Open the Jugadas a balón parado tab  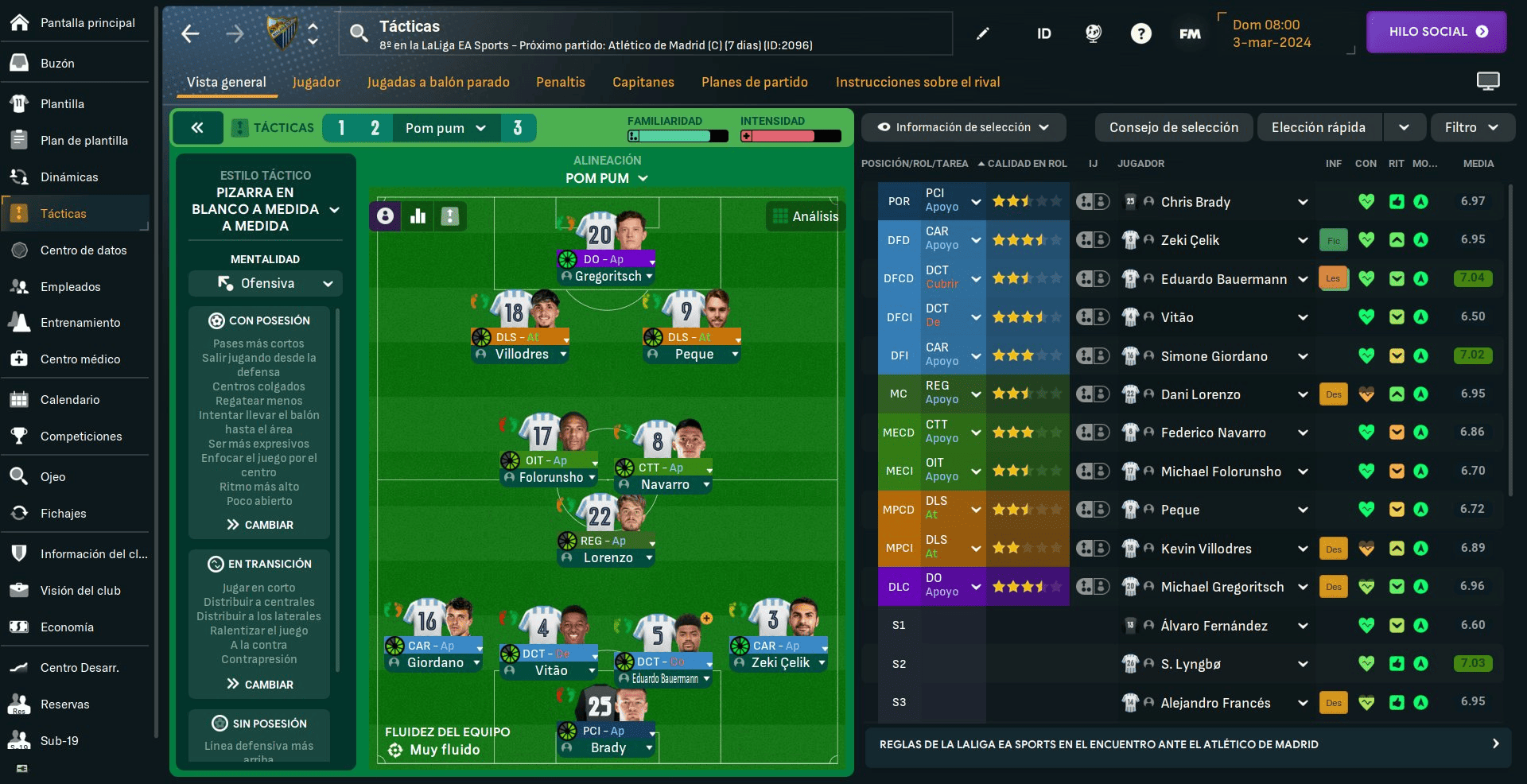438,82
